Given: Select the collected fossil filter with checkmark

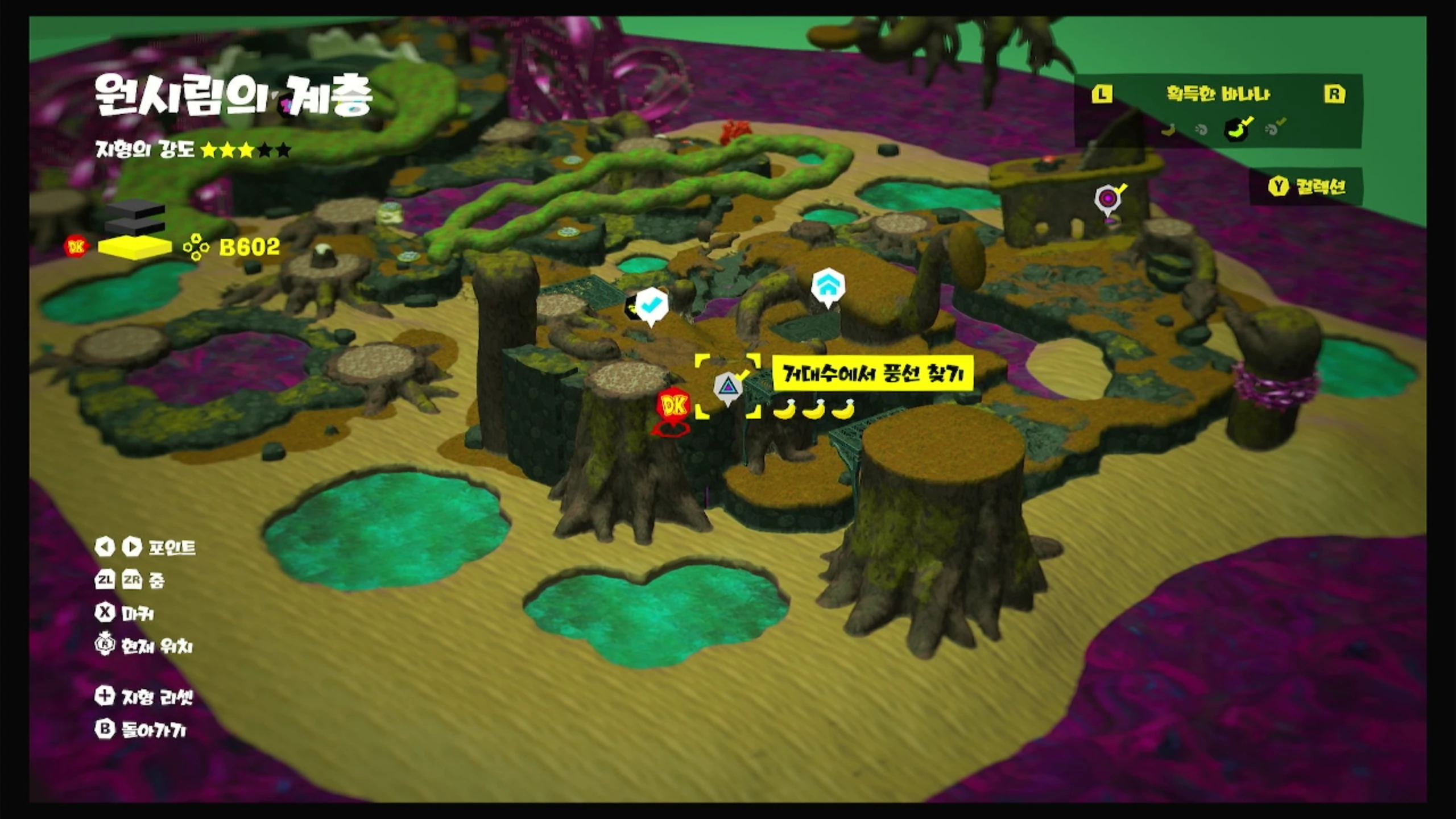Looking at the screenshot, I should [x=1273, y=129].
